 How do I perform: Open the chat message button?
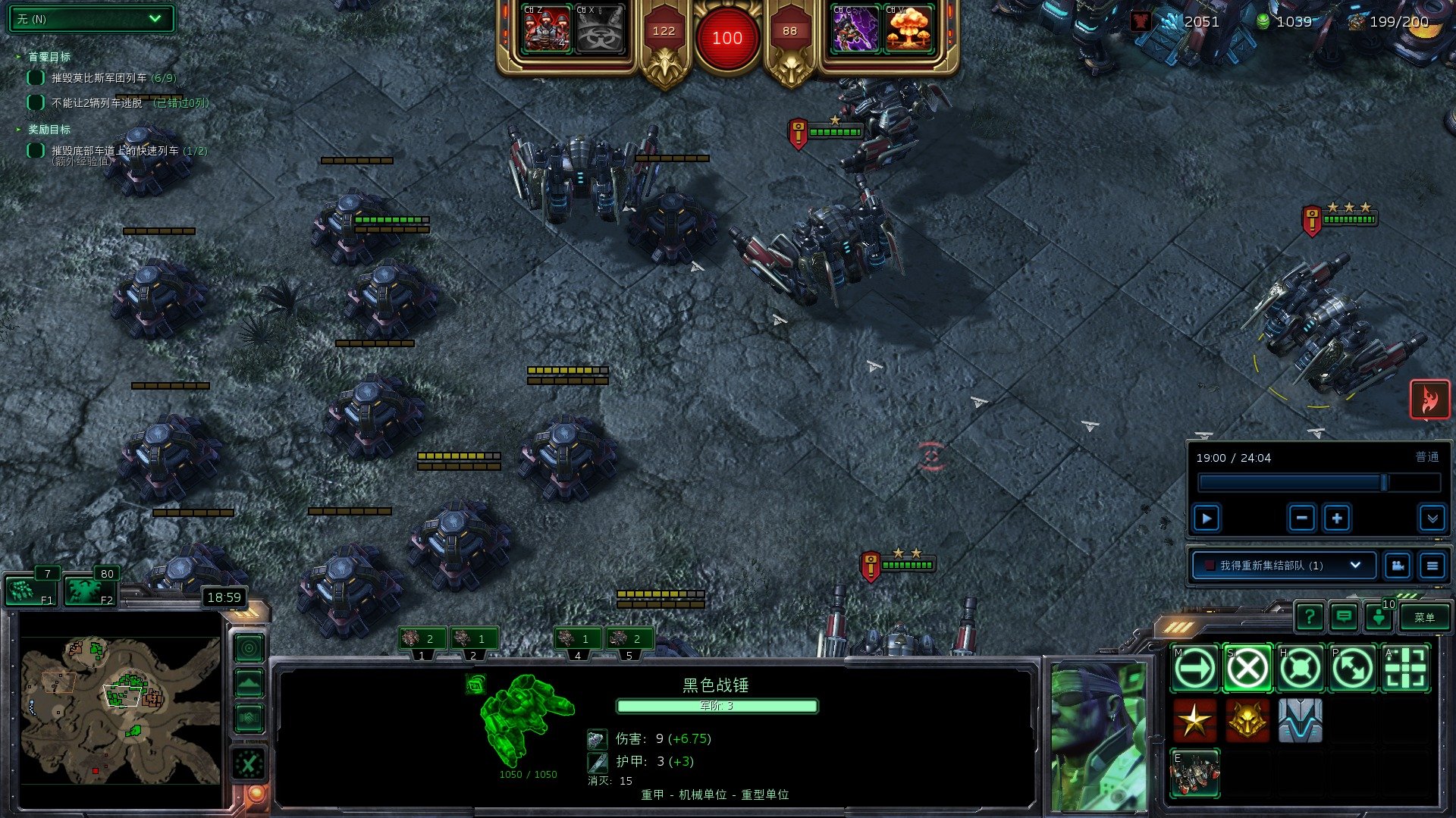(x=1344, y=617)
